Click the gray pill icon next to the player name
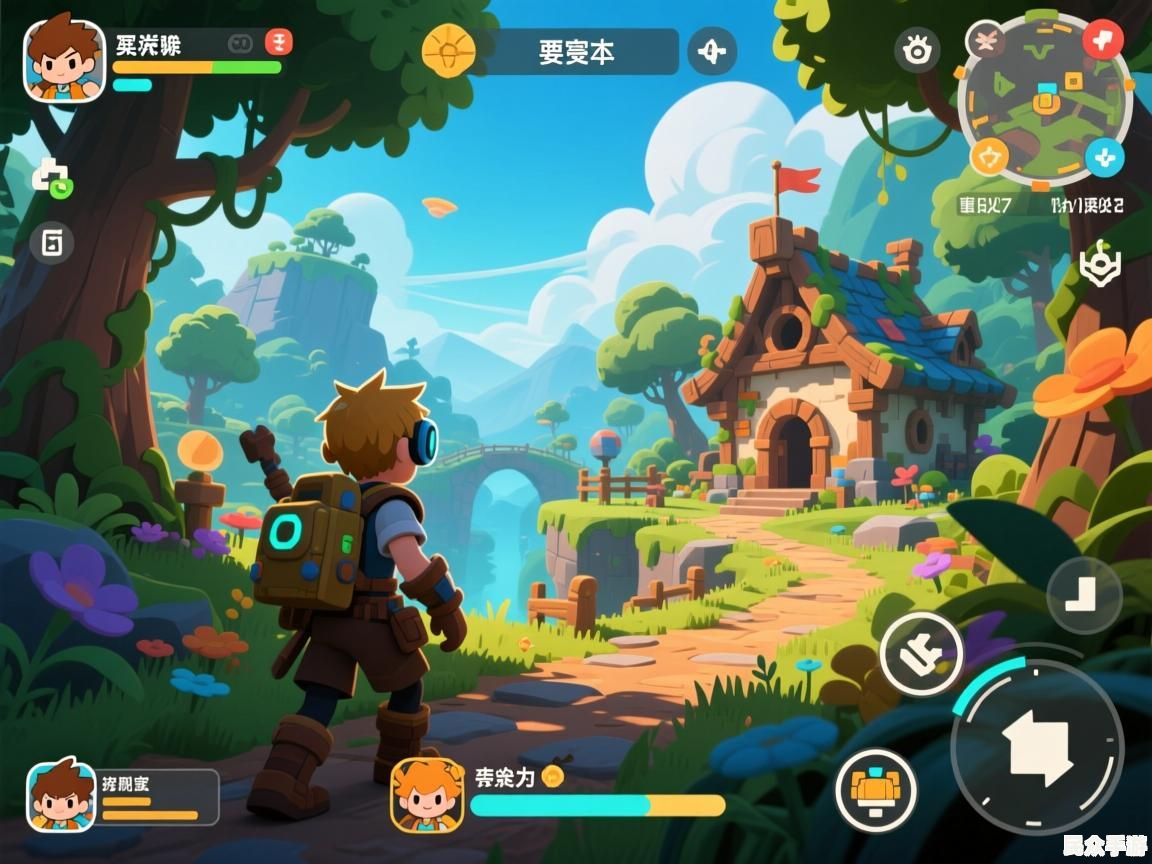 pos(239,43)
